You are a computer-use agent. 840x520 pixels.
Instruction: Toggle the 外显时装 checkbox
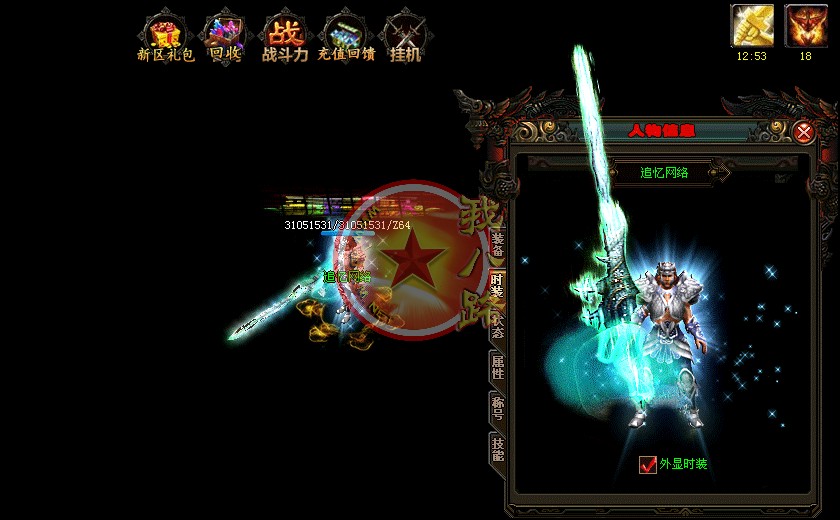click(x=647, y=464)
